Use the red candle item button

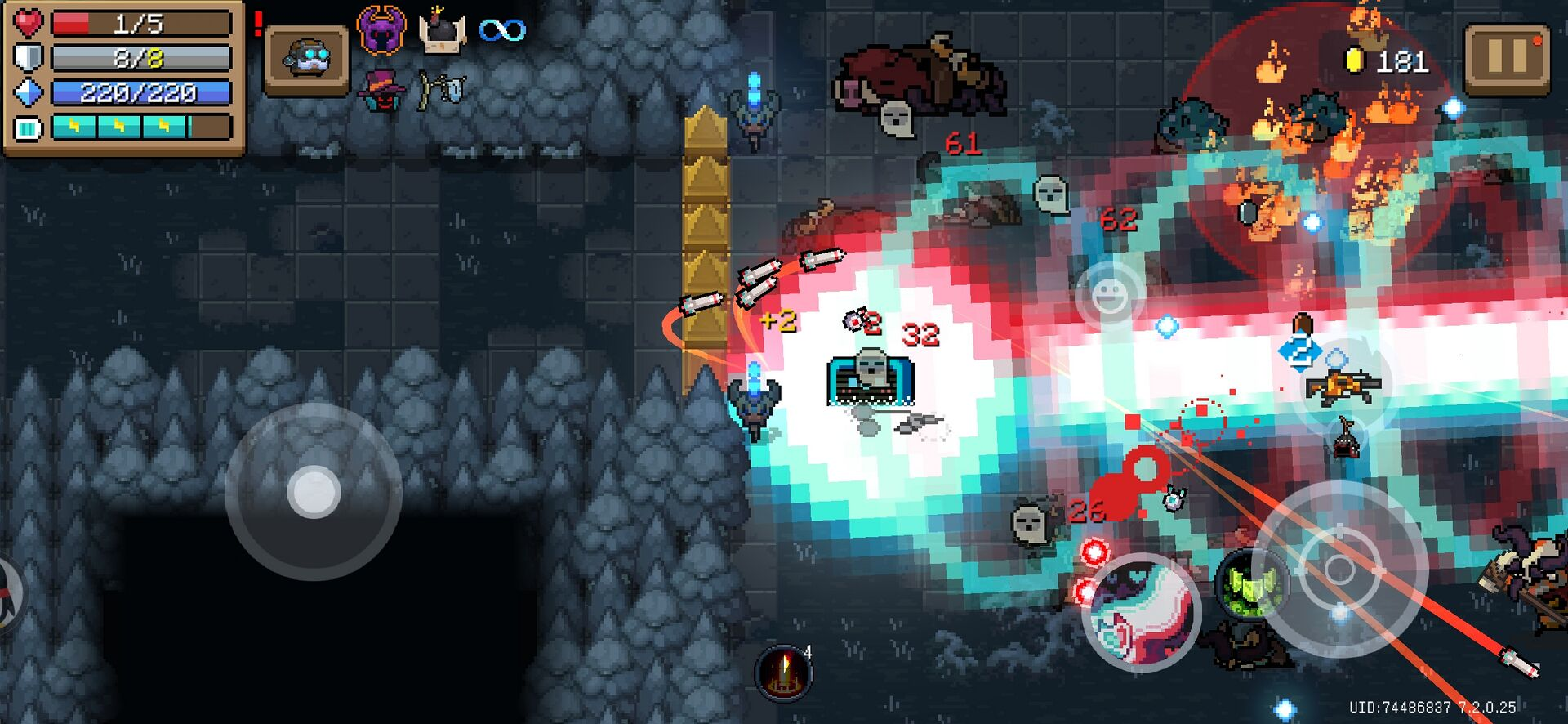pos(784,673)
